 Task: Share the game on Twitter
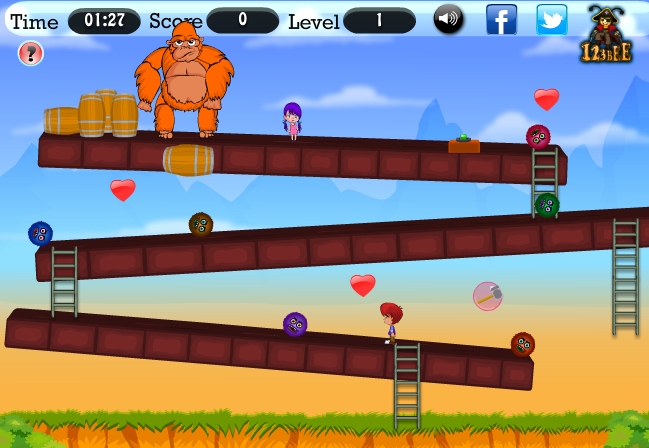551,19
